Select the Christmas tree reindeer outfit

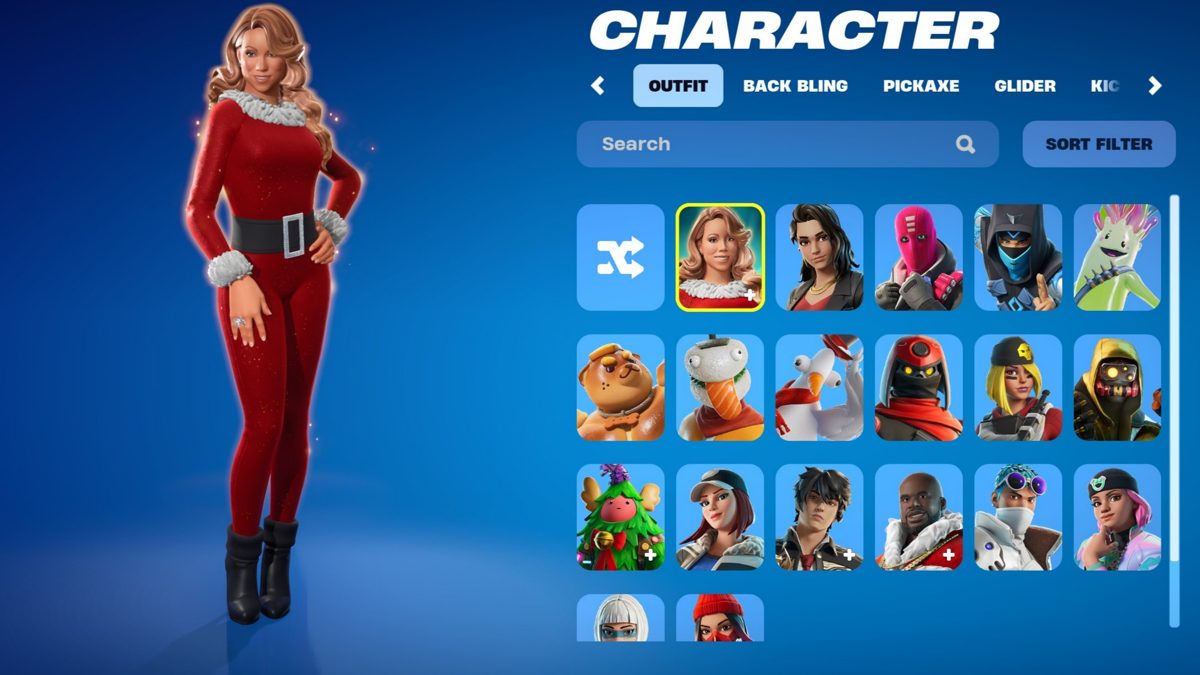click(x=620, y=517)
